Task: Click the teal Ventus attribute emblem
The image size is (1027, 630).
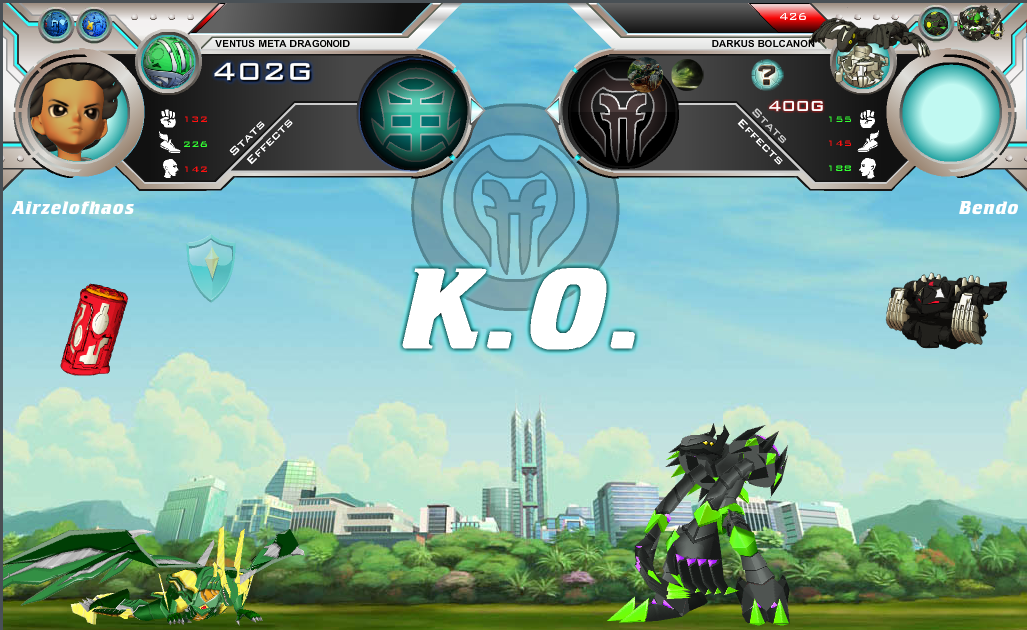Action: tap(413, 112)
